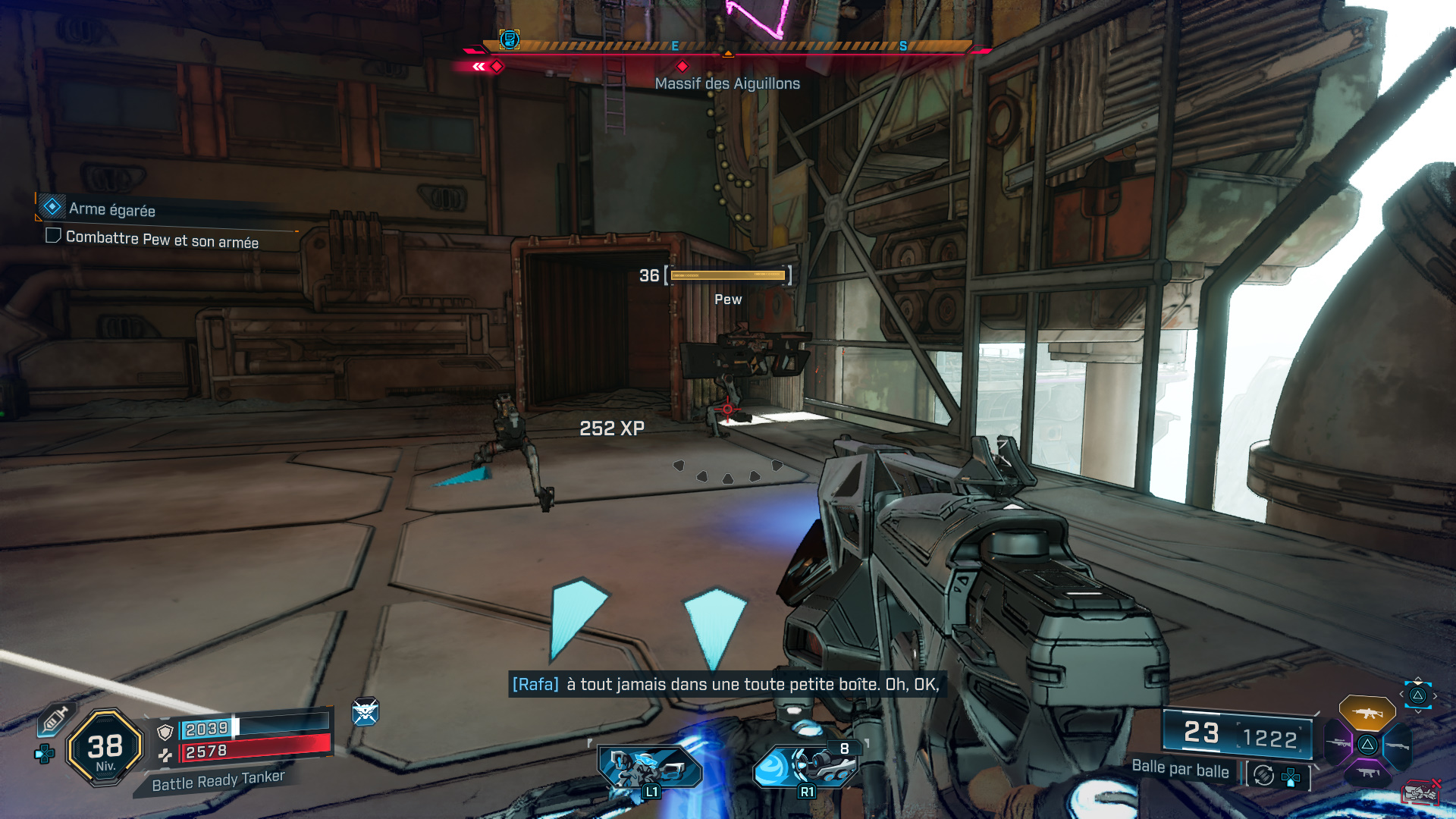Tick the Combattre Pew objective checkbox

coord(53,236)
